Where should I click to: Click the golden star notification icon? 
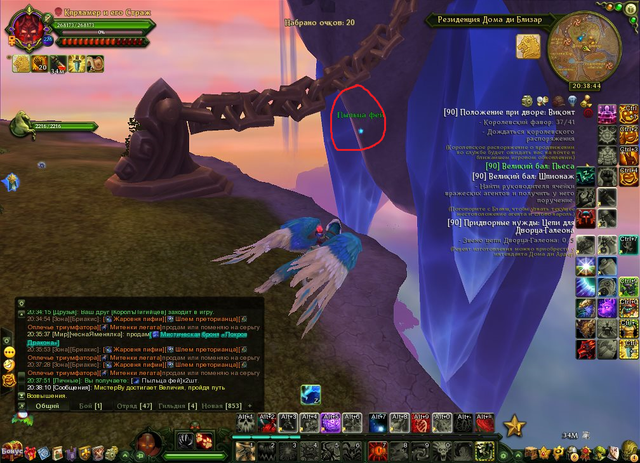(x=515, y=426)
